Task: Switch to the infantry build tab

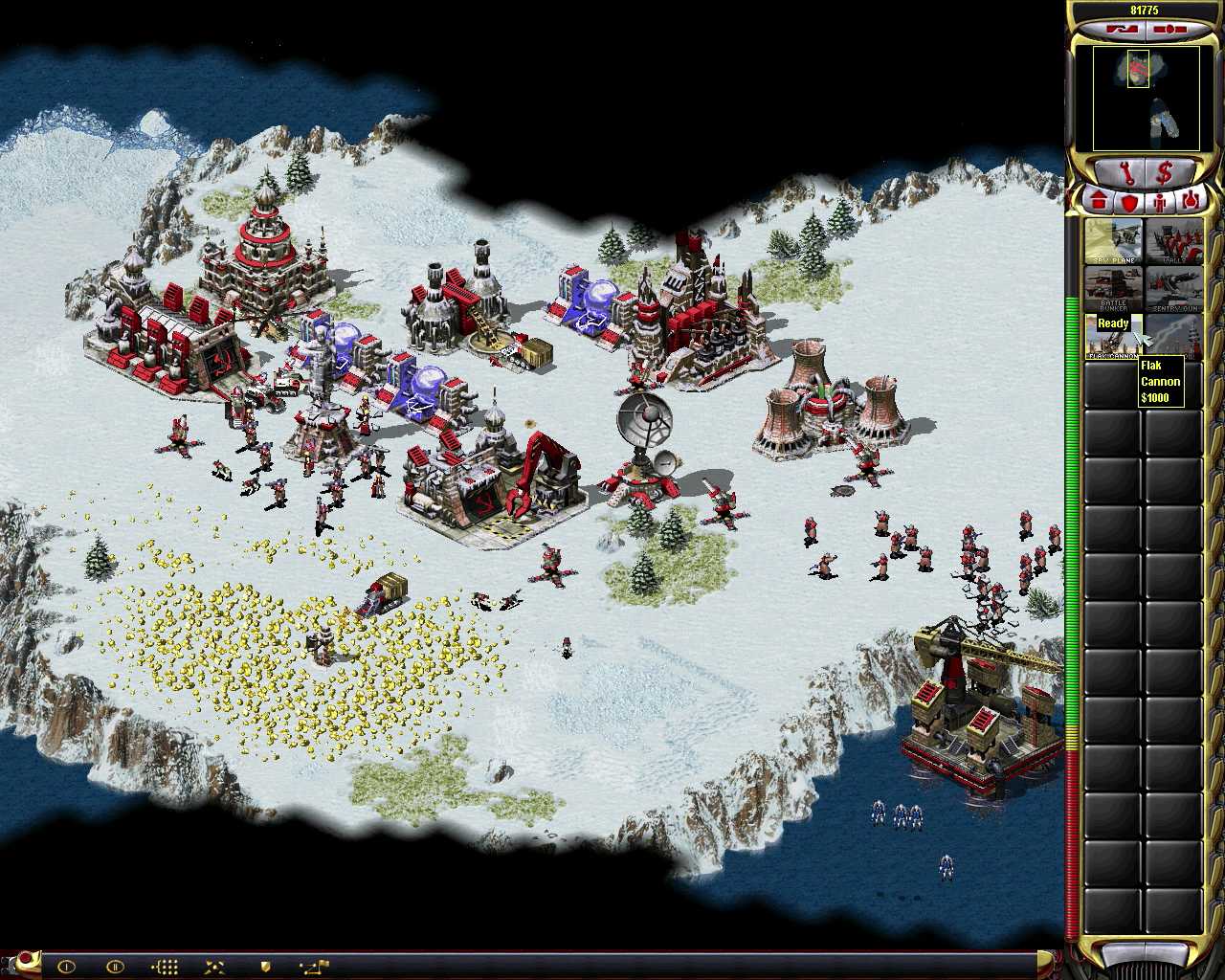Action: 1160,202
